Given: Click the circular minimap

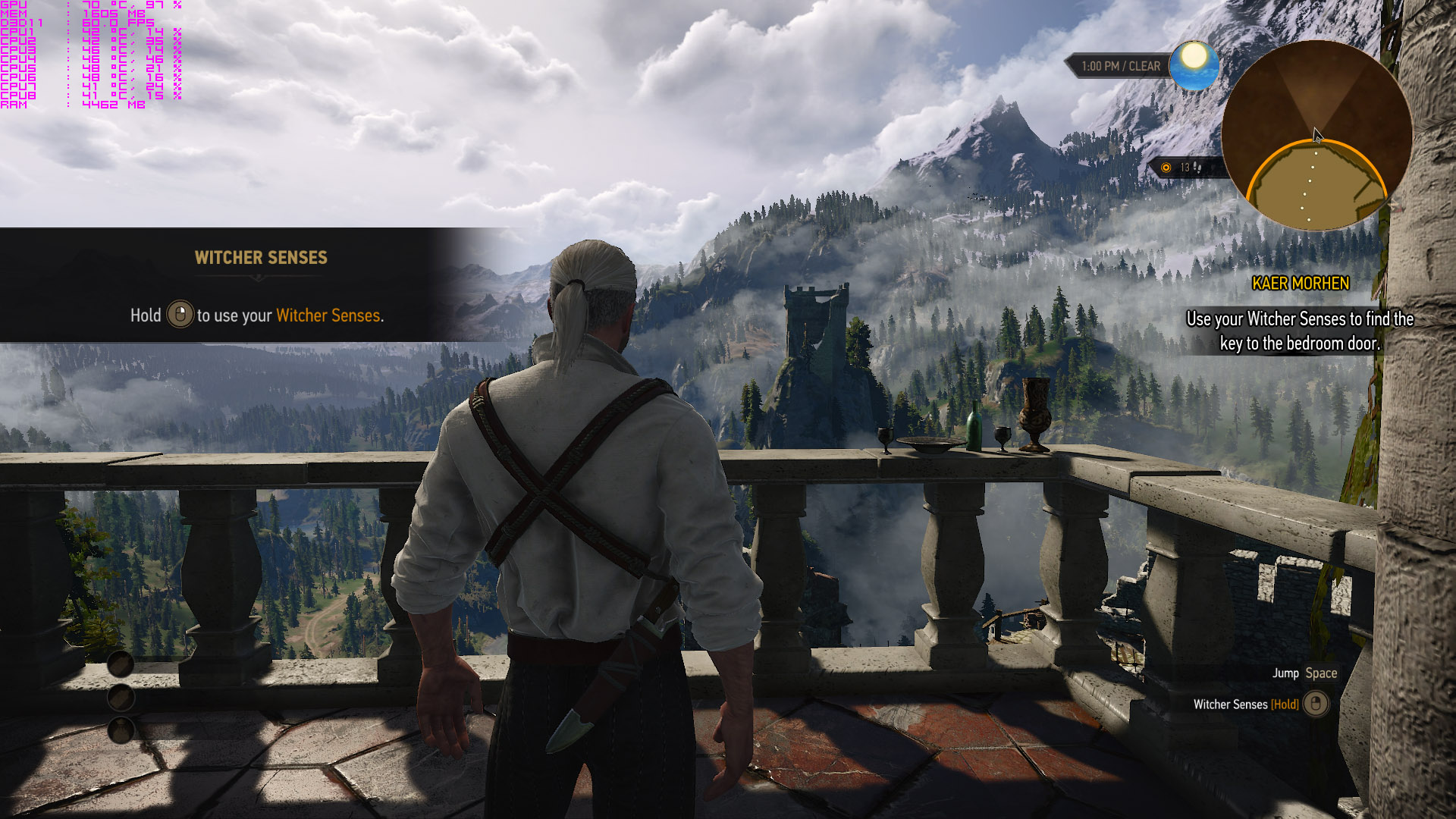Looking at the screenshot, I should pos(1316,136).
